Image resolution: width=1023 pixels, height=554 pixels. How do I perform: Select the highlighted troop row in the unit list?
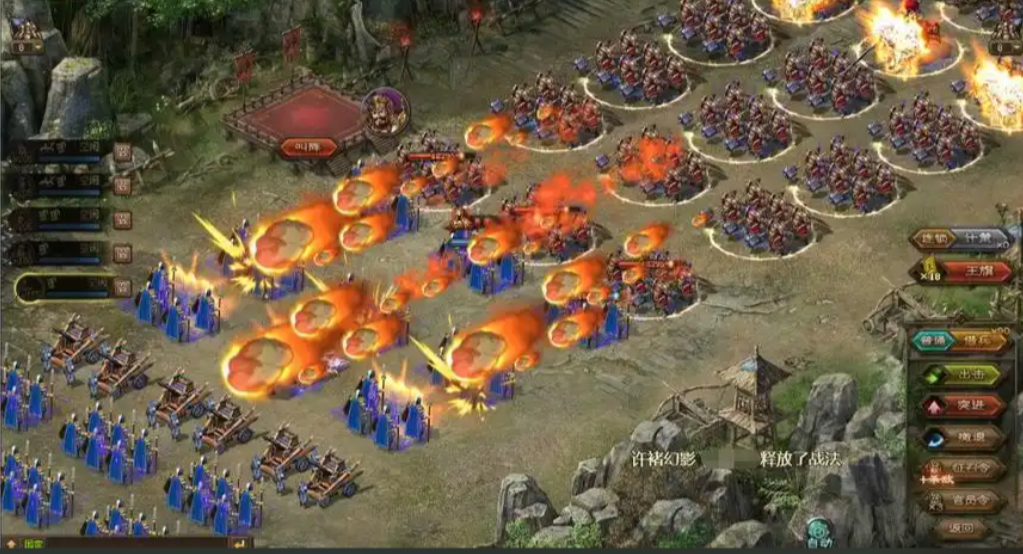click(x=64, y=288)
